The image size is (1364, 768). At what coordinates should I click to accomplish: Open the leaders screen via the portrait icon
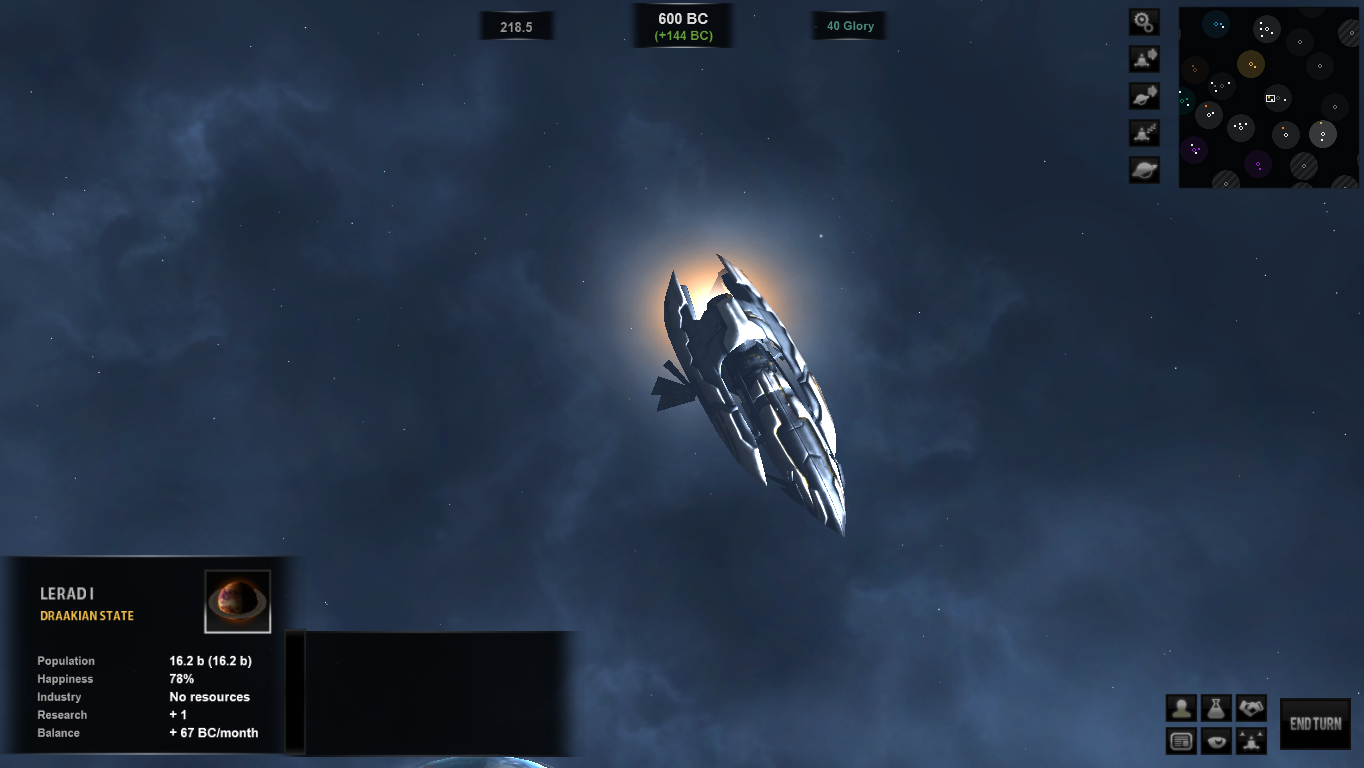click(1180, 707)
